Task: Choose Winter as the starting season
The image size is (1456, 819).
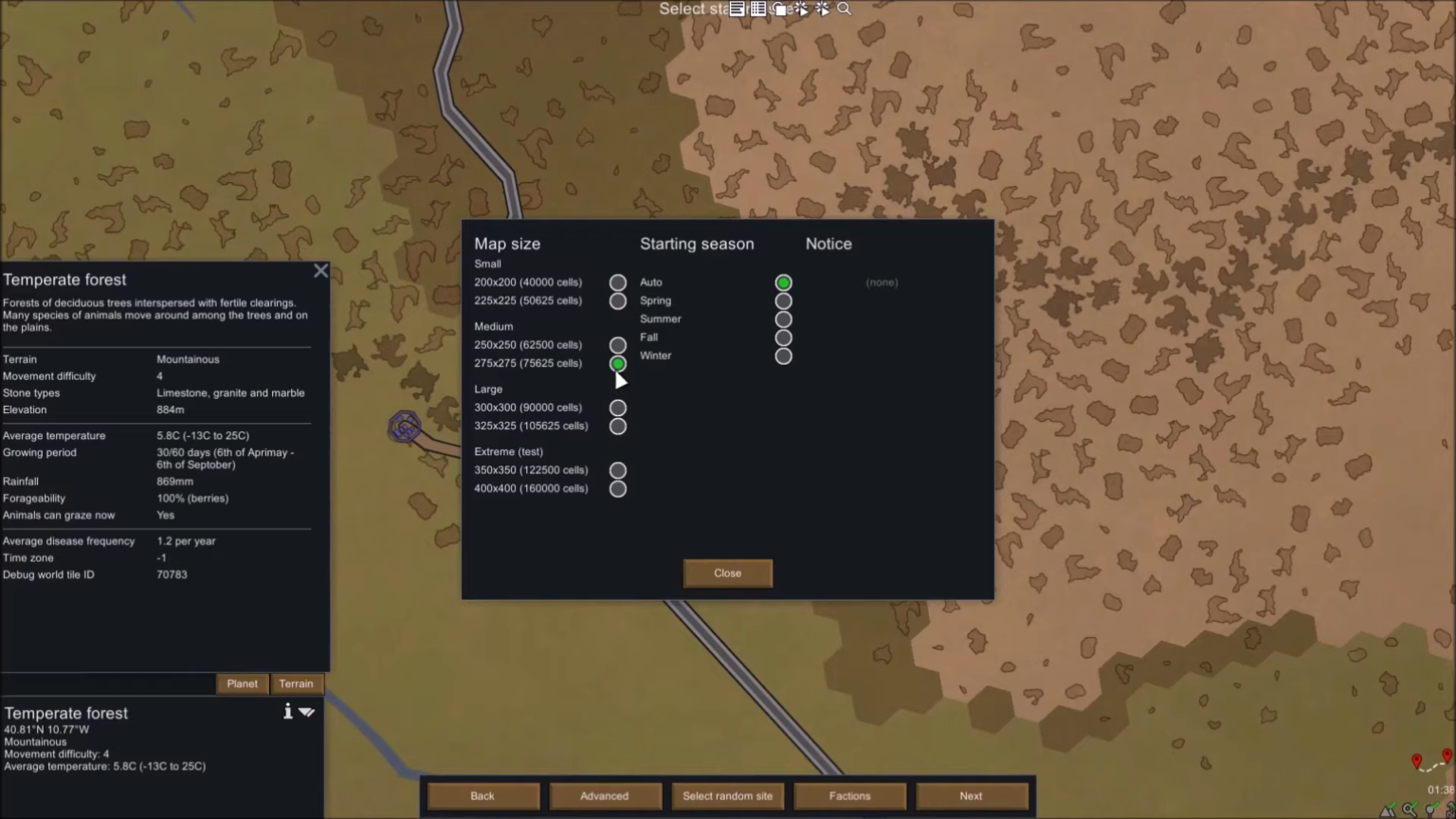Action: point(783,355)
